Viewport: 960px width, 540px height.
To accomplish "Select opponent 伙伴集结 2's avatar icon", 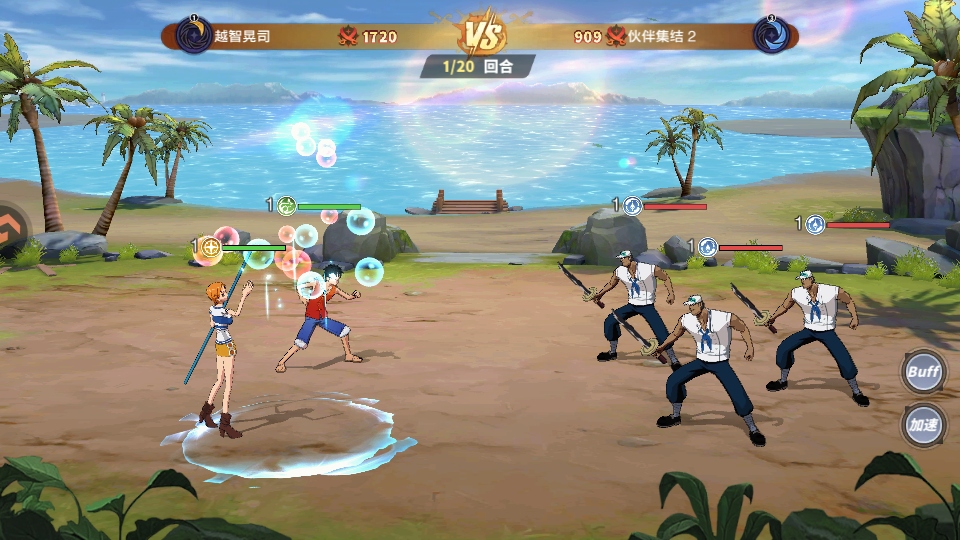I will point(770,36).
